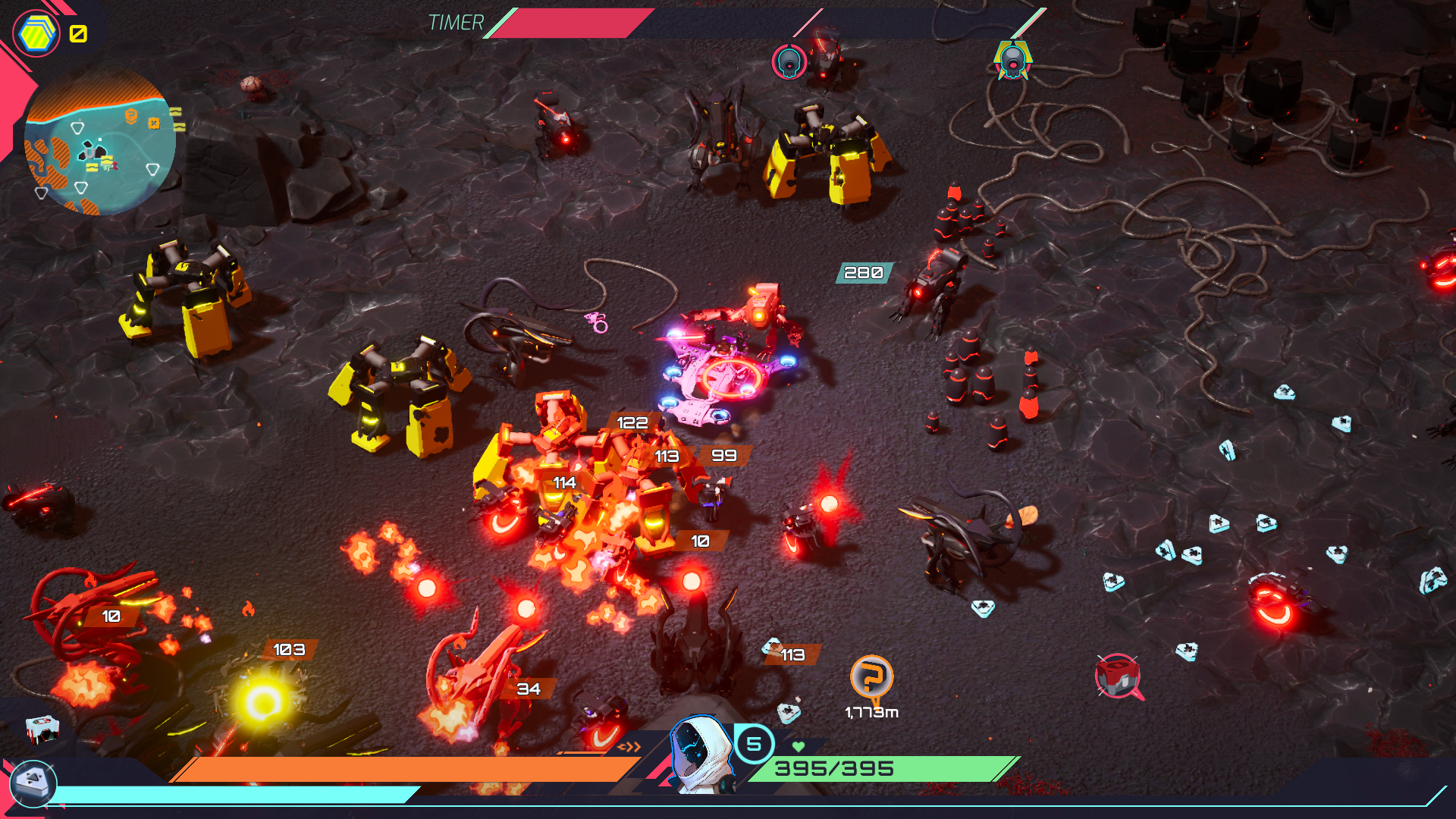Select the pink-ringed enemy marker on the timer
The image size is (1456, 819).
click(789, 61)
